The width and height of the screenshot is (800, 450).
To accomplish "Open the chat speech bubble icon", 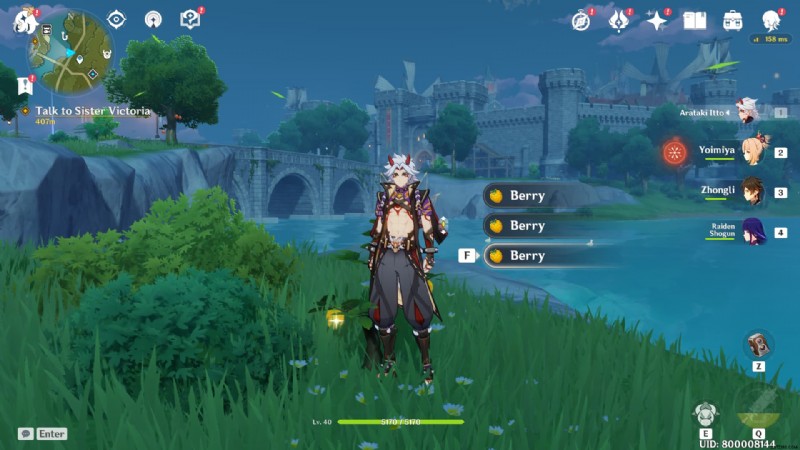I will pyautogui.click(x=25, y=434).
